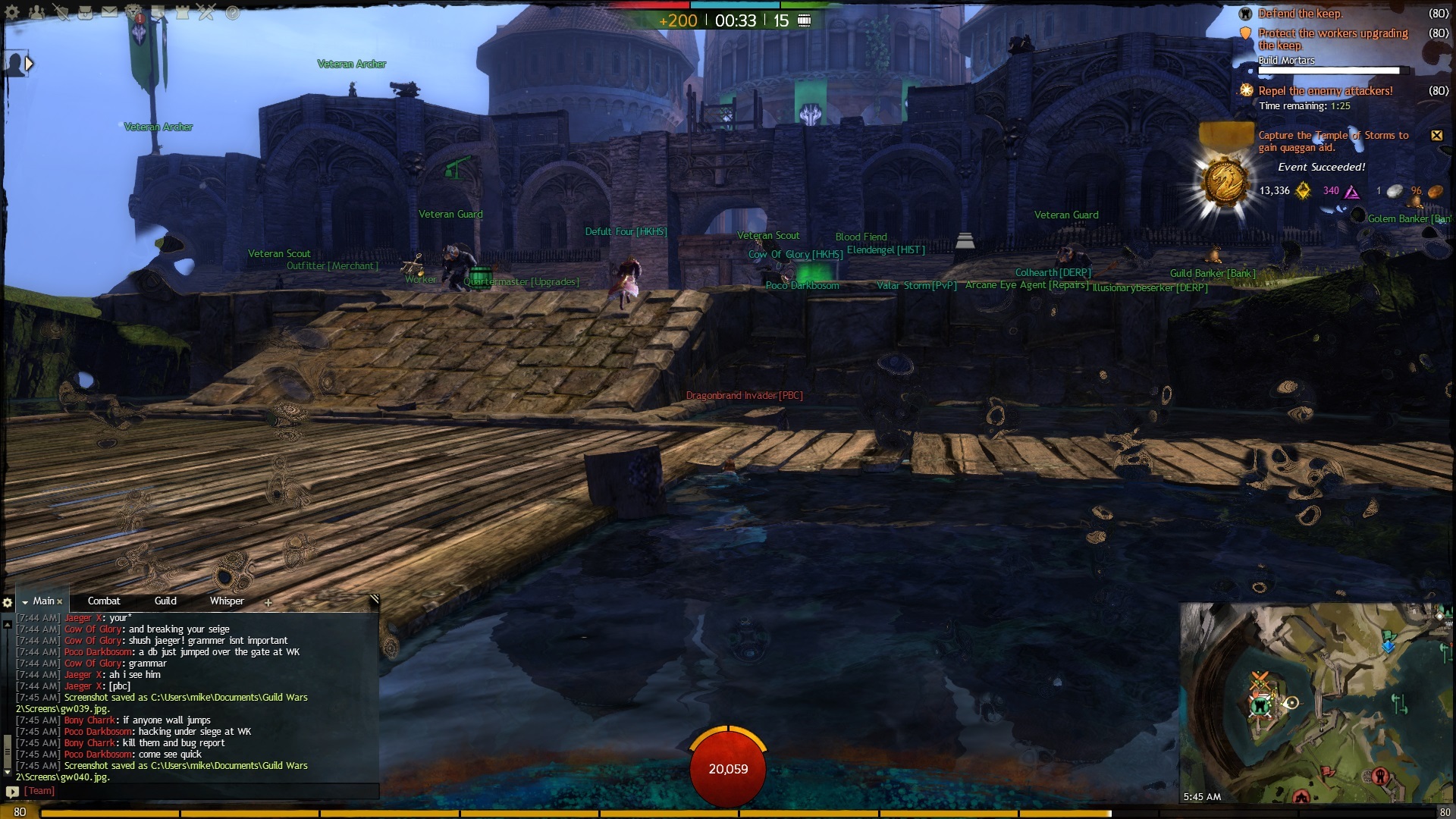Switch to the Combat chat tab

click(x=104, y=601)
